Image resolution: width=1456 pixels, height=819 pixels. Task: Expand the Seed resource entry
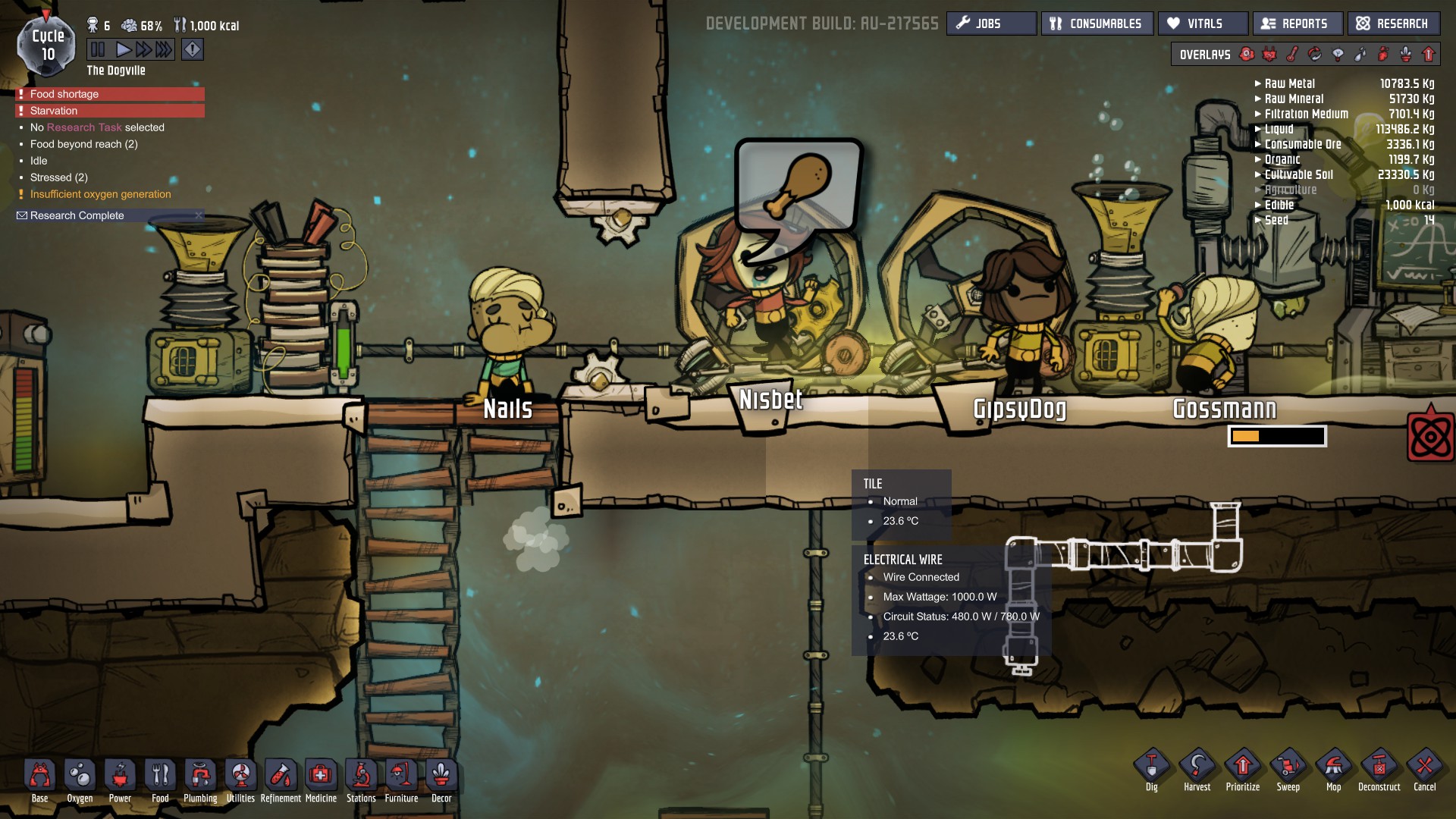tap(1258, 220)
